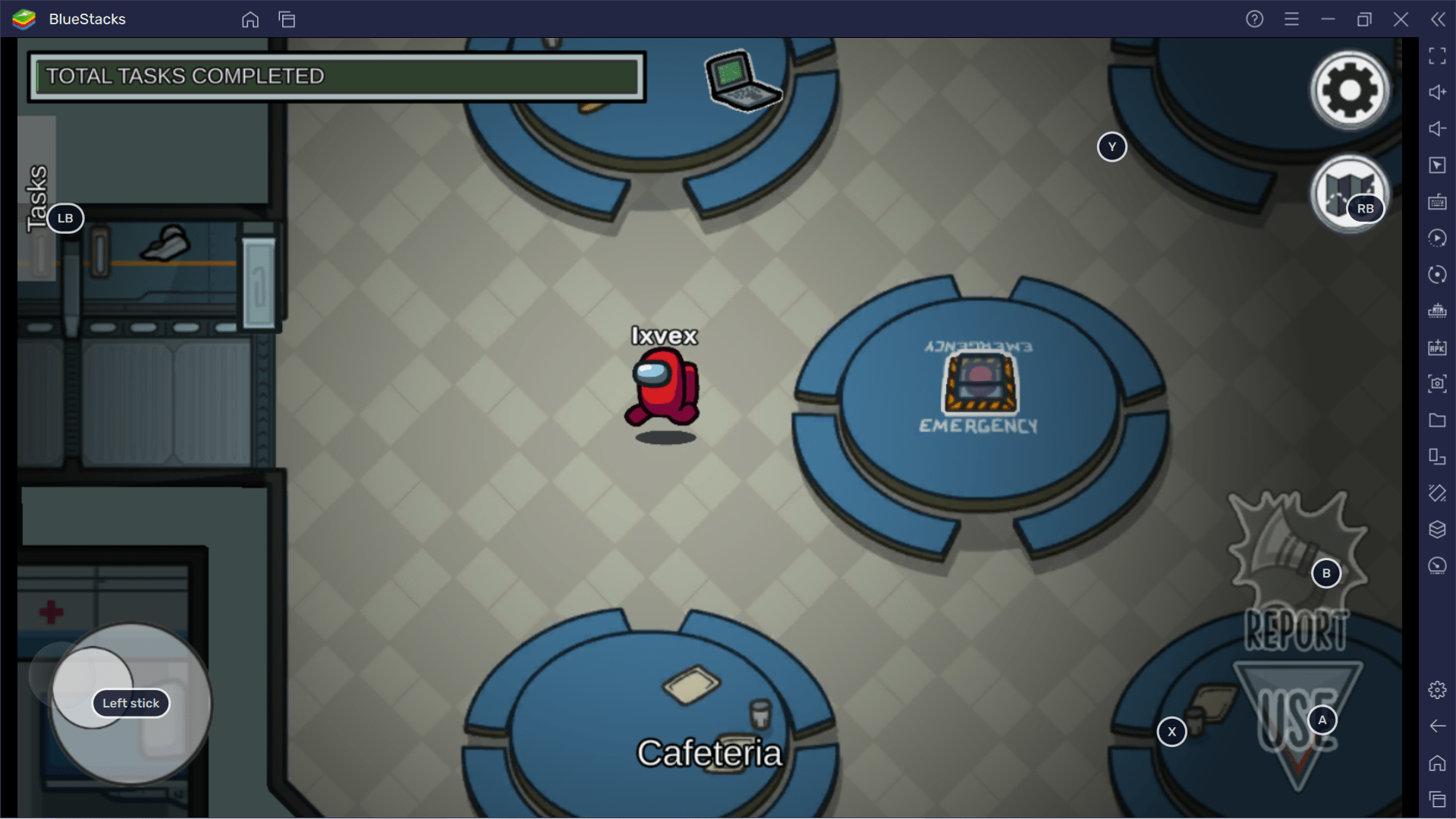Viewport: 1456px width, 819px height.
Task: Open the multi-instance manager
Action: click(1437, 457)
